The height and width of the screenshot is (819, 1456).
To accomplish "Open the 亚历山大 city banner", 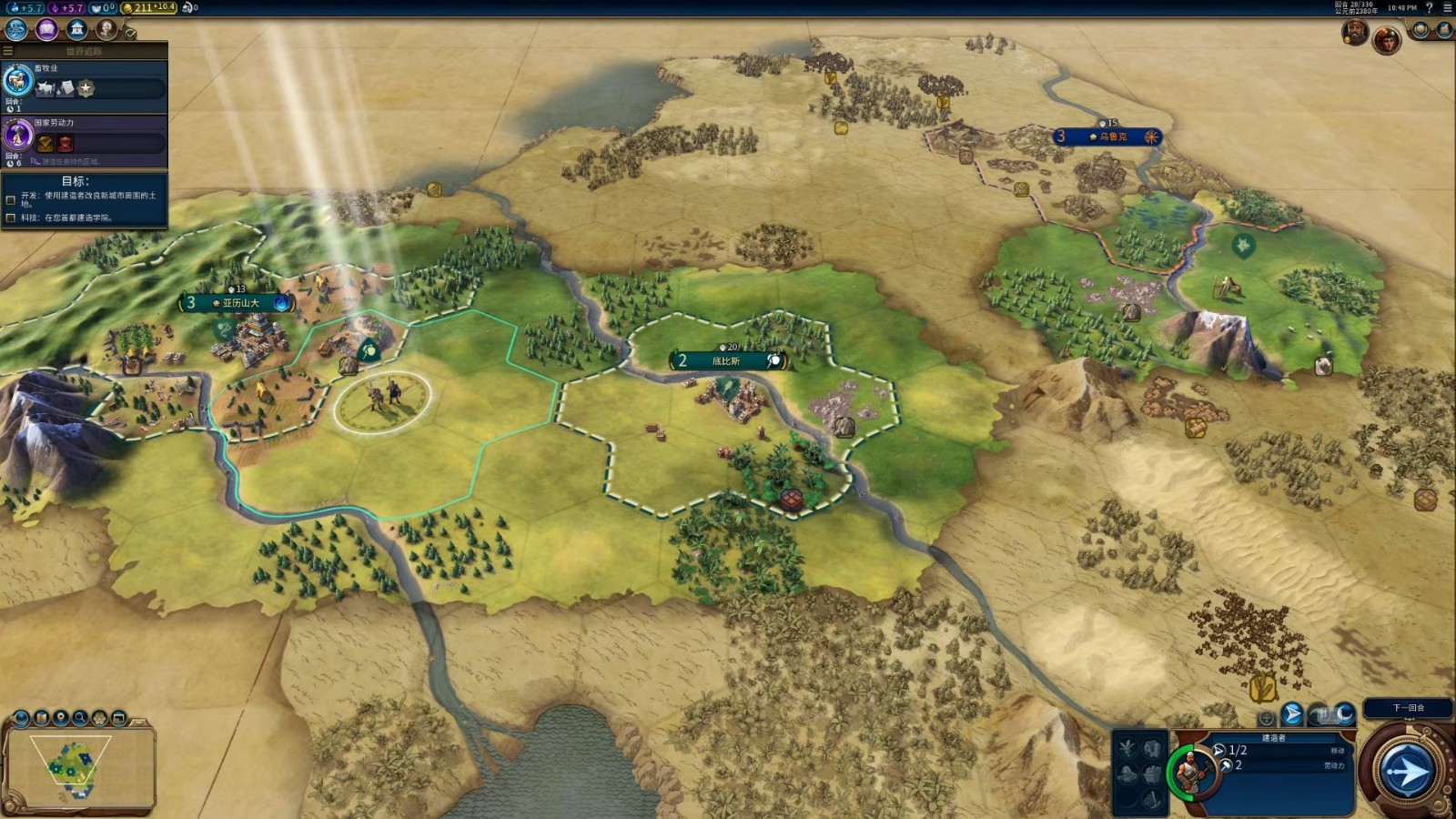I will coord(239,303).
